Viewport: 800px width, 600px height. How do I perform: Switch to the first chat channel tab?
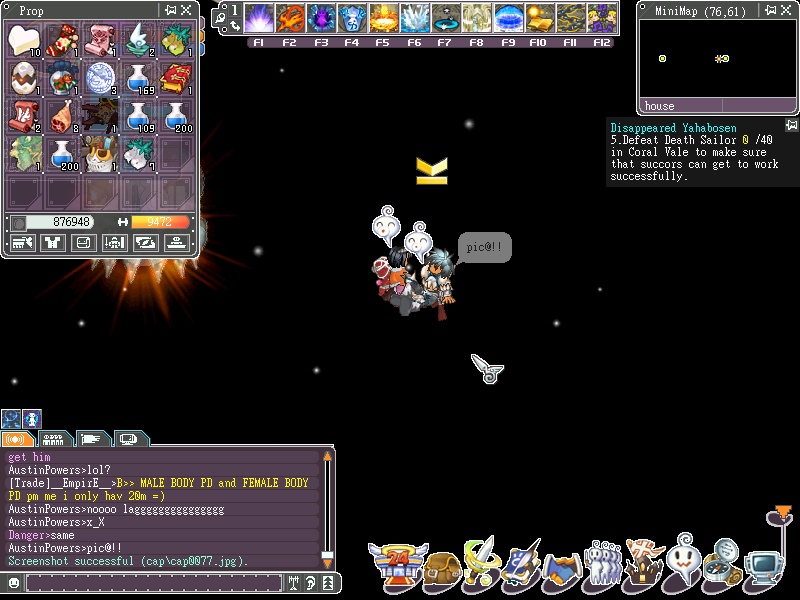(17, 439)
